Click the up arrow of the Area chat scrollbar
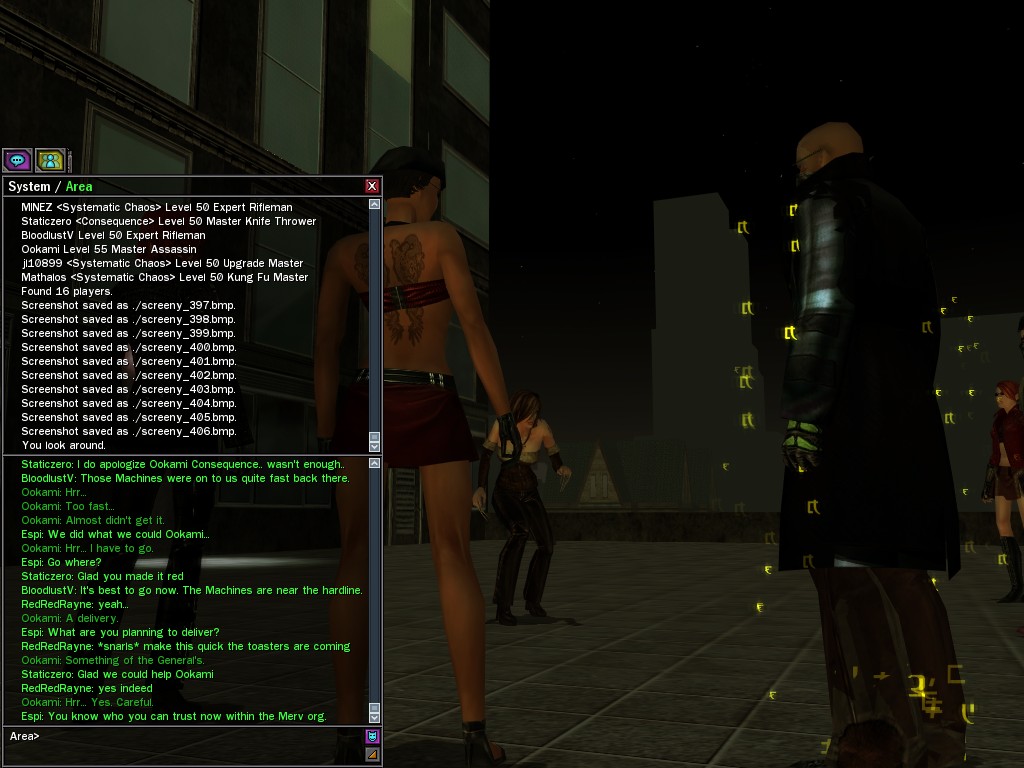 [x=375, y=462]
